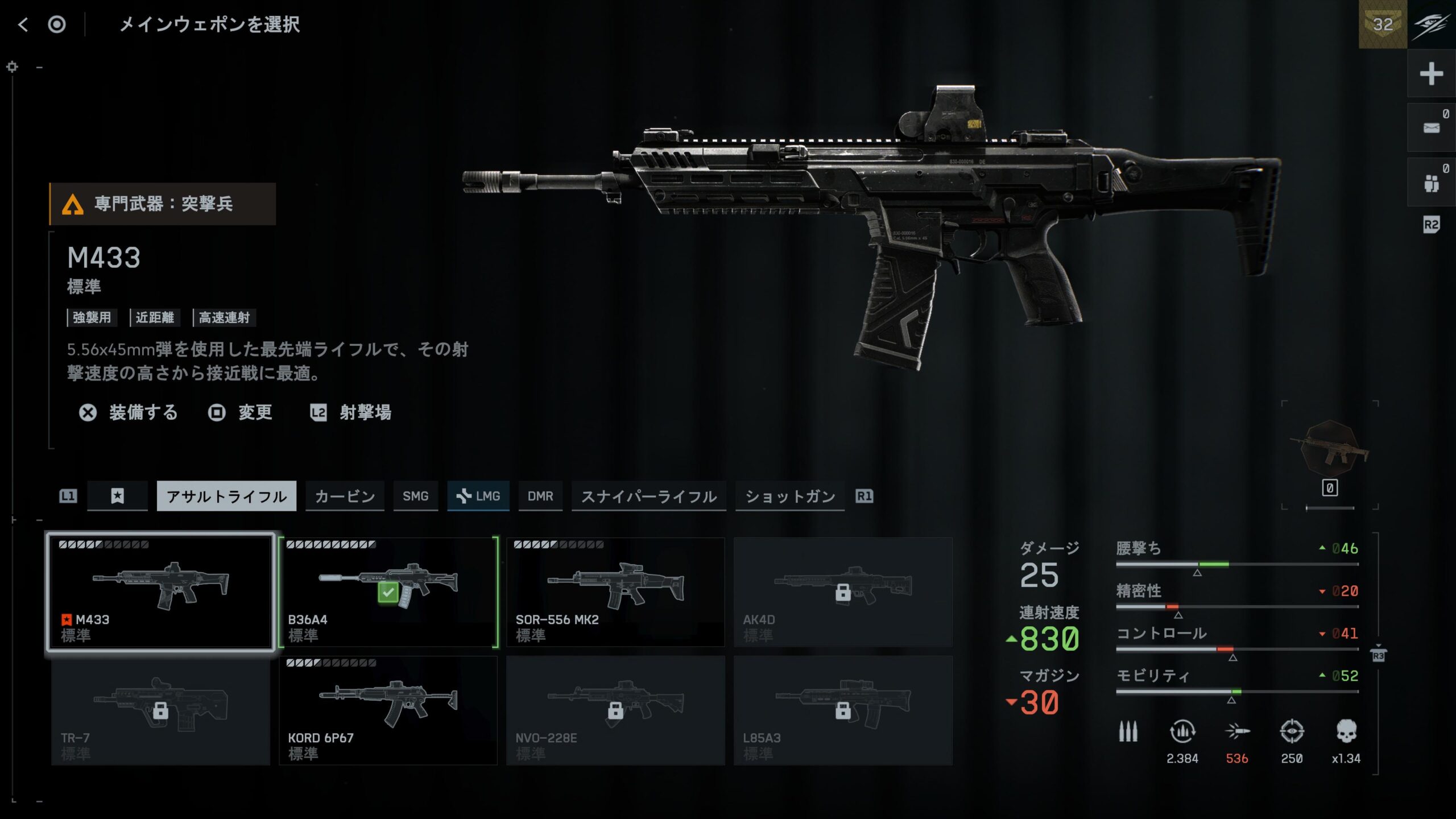Go back with the top-left arrow
Screen dimensions: 1456x819
[x=23, y=24]
